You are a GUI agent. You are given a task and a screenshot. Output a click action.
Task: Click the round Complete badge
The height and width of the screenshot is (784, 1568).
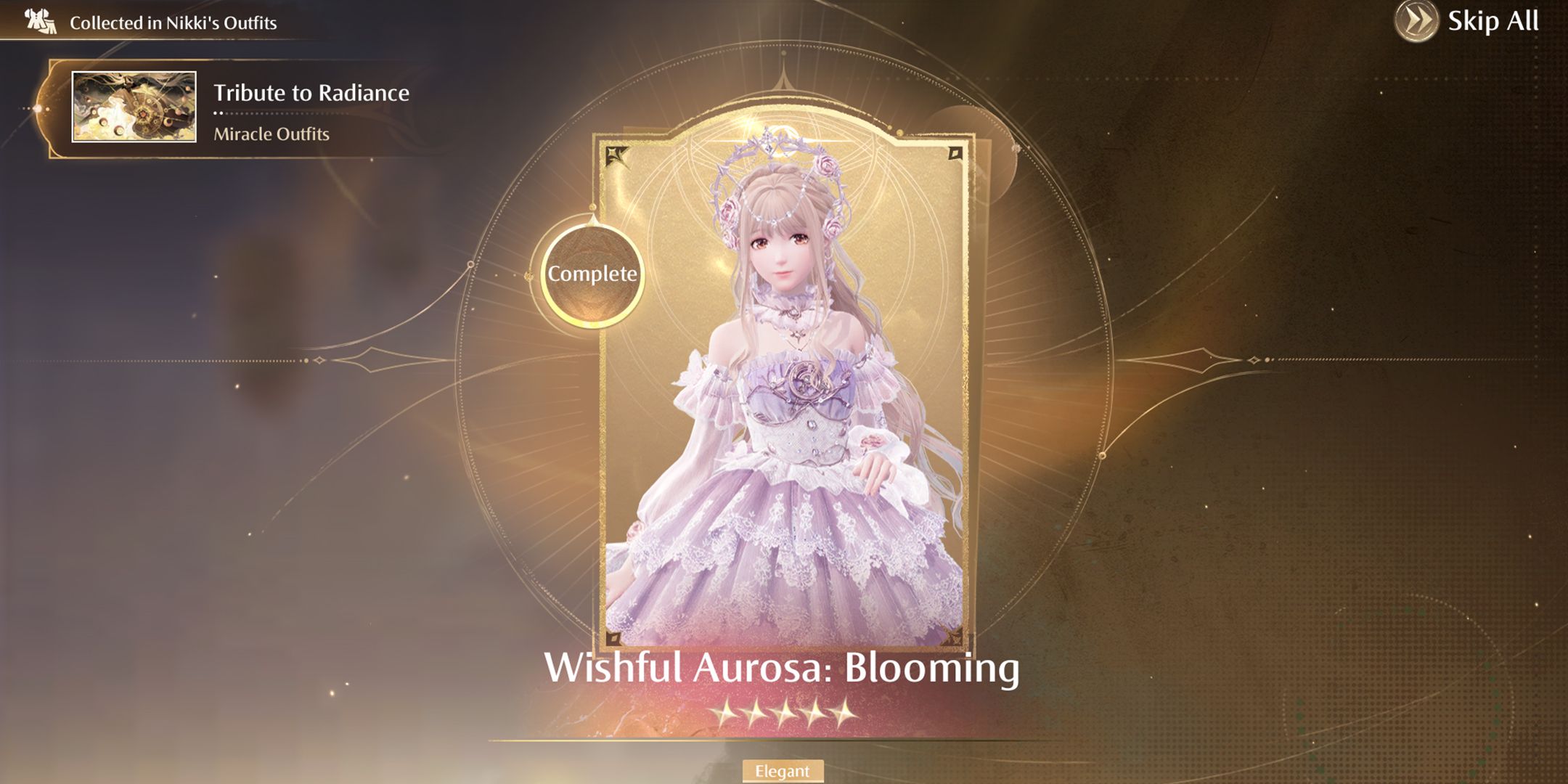tap(592, 274)
